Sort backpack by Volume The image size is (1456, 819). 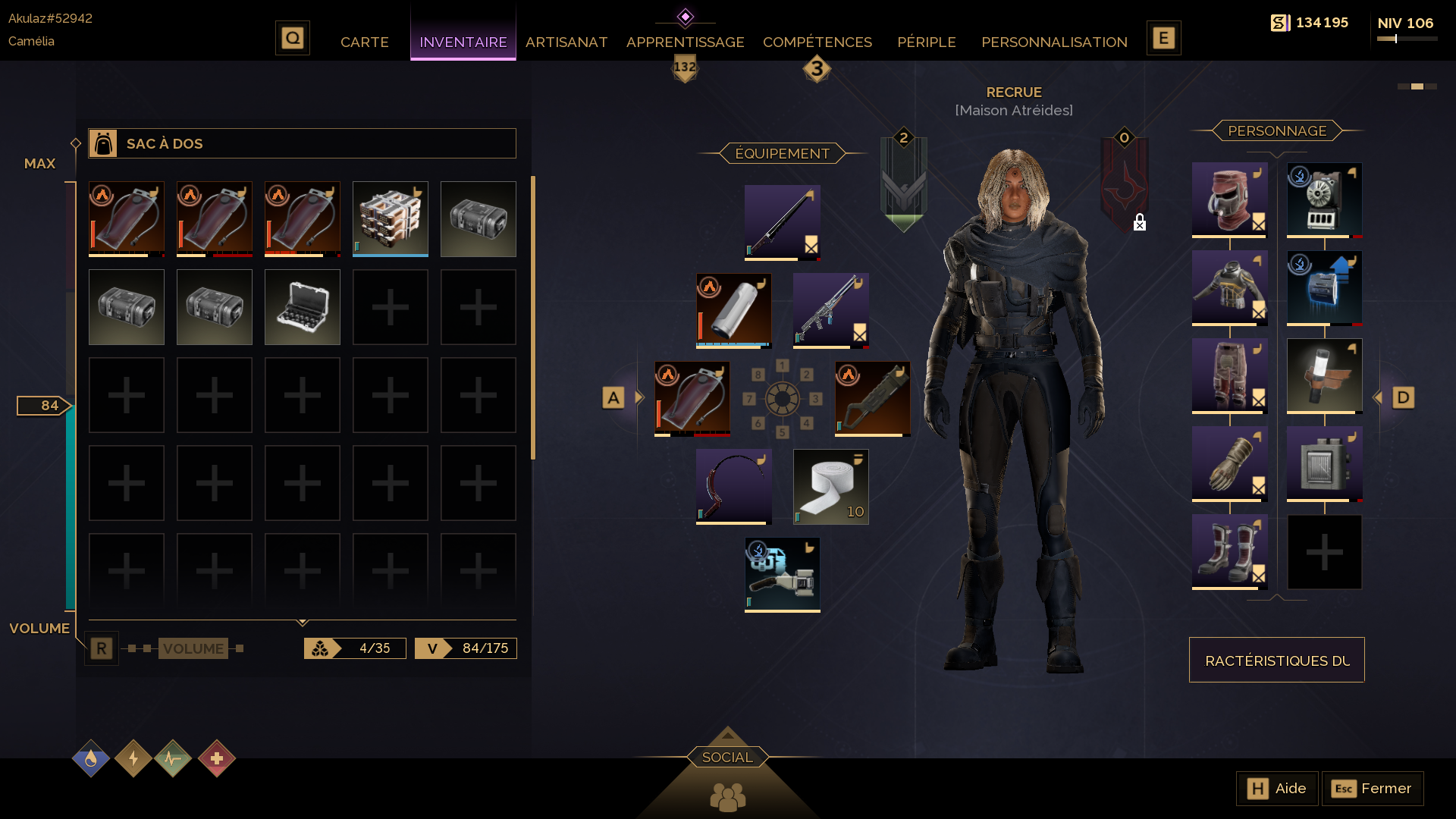point(193,649)
